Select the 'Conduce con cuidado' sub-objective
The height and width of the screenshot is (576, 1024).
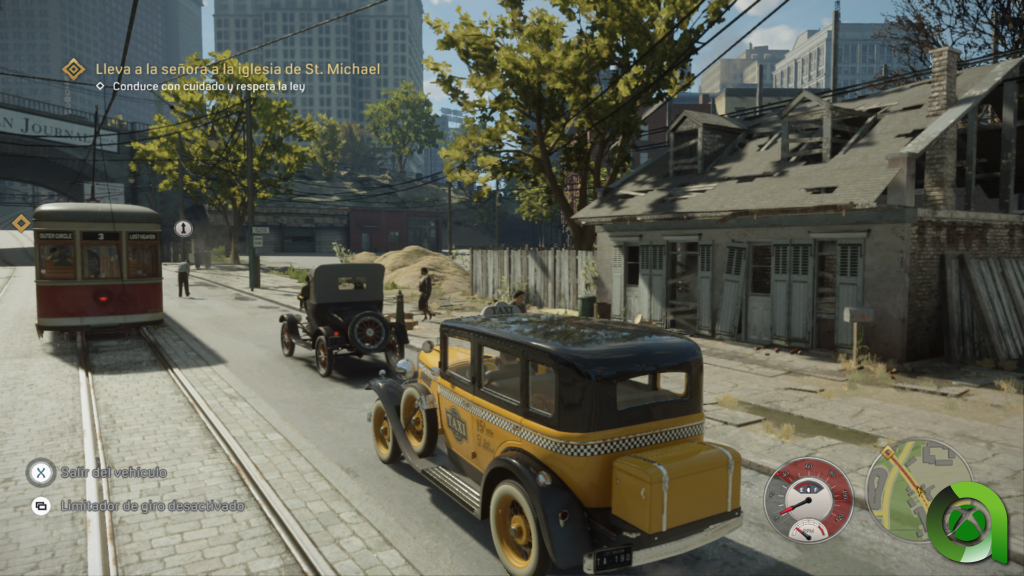(208, 87)
